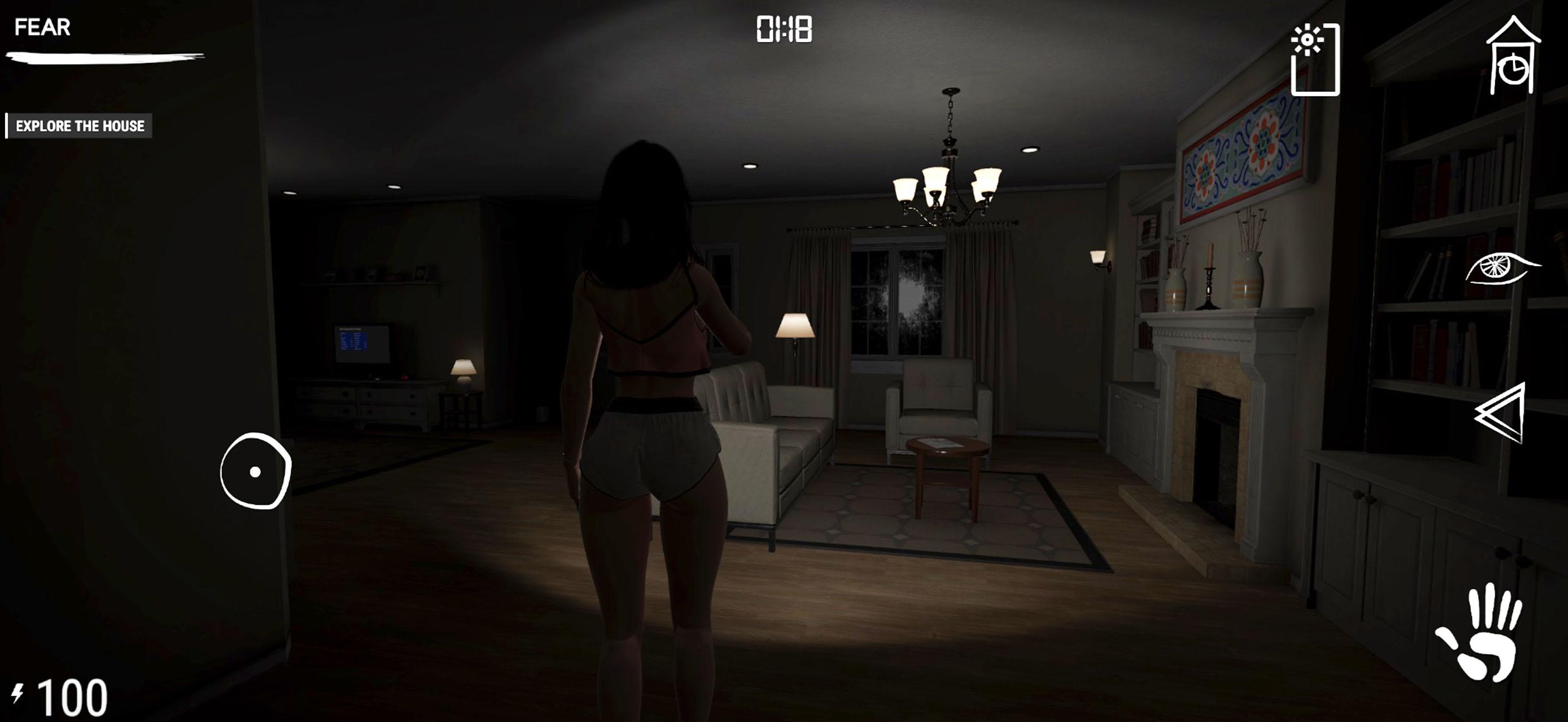Open the objectives entry EXPLORE THE HOUSE
The width and height of the screenshot is (1568, 722).
80,127
